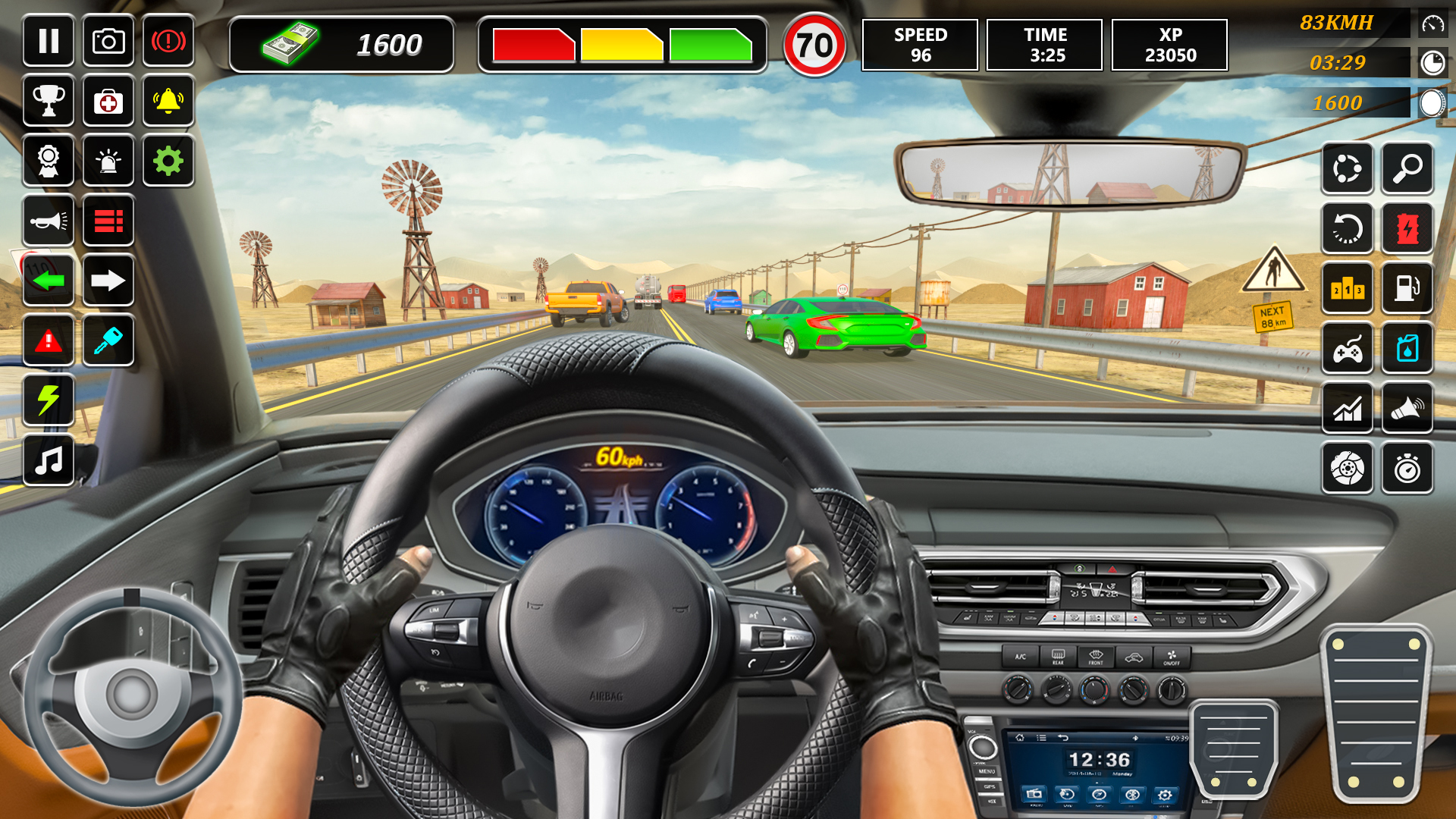Click the 1600 cash counter

pyautogui.click(x=341, y=45)
